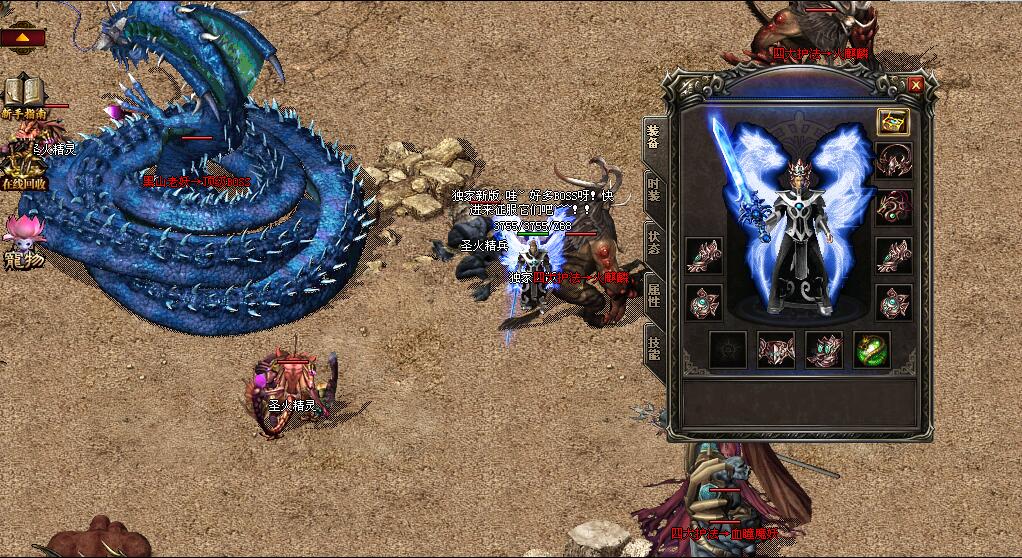This screenshot has height=558, width=1022.
Task: View the 技能 skills tab
Action: (653, 347)
